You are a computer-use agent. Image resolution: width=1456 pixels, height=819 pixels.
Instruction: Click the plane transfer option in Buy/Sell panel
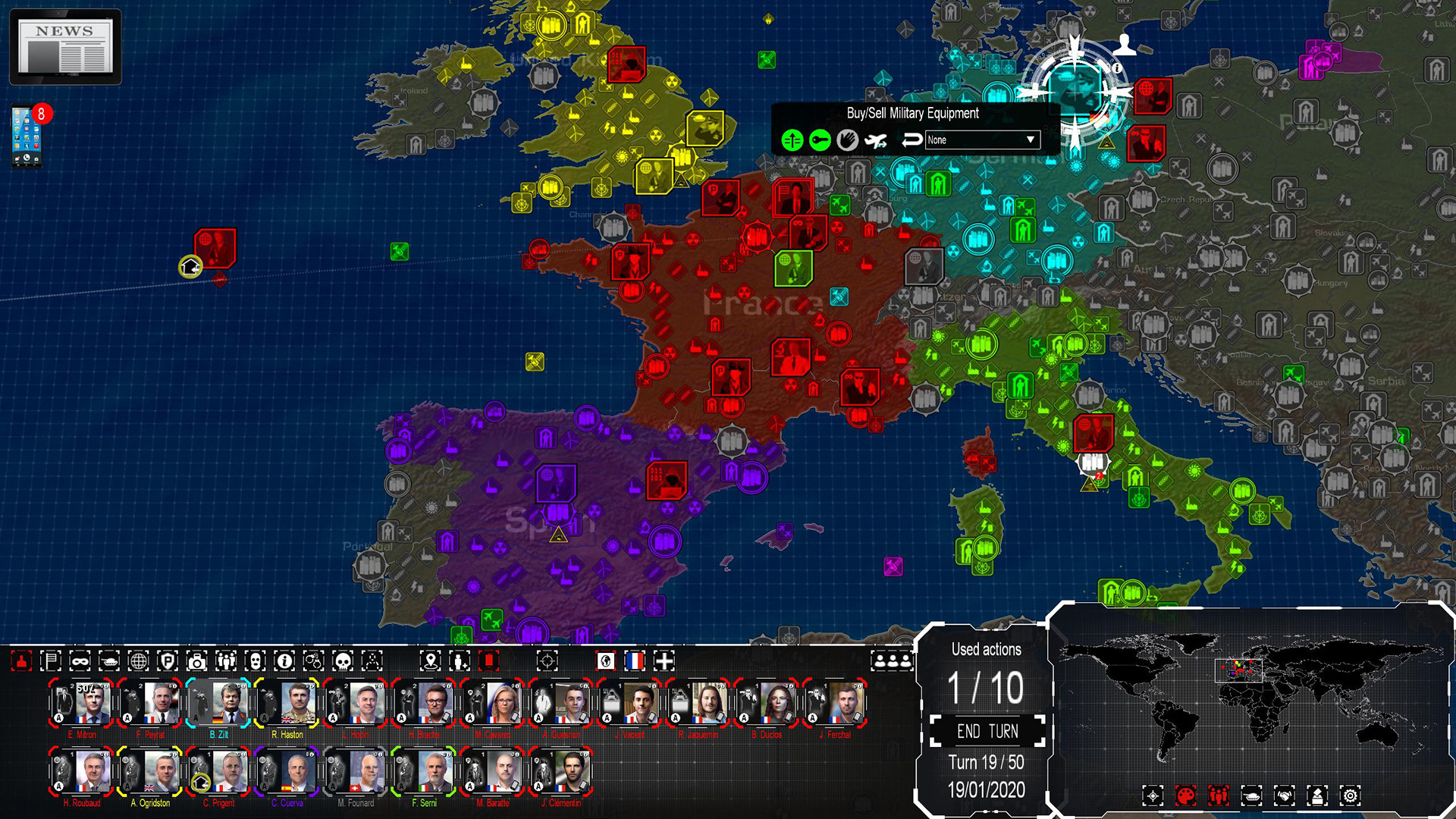click(x=876, y=140)
